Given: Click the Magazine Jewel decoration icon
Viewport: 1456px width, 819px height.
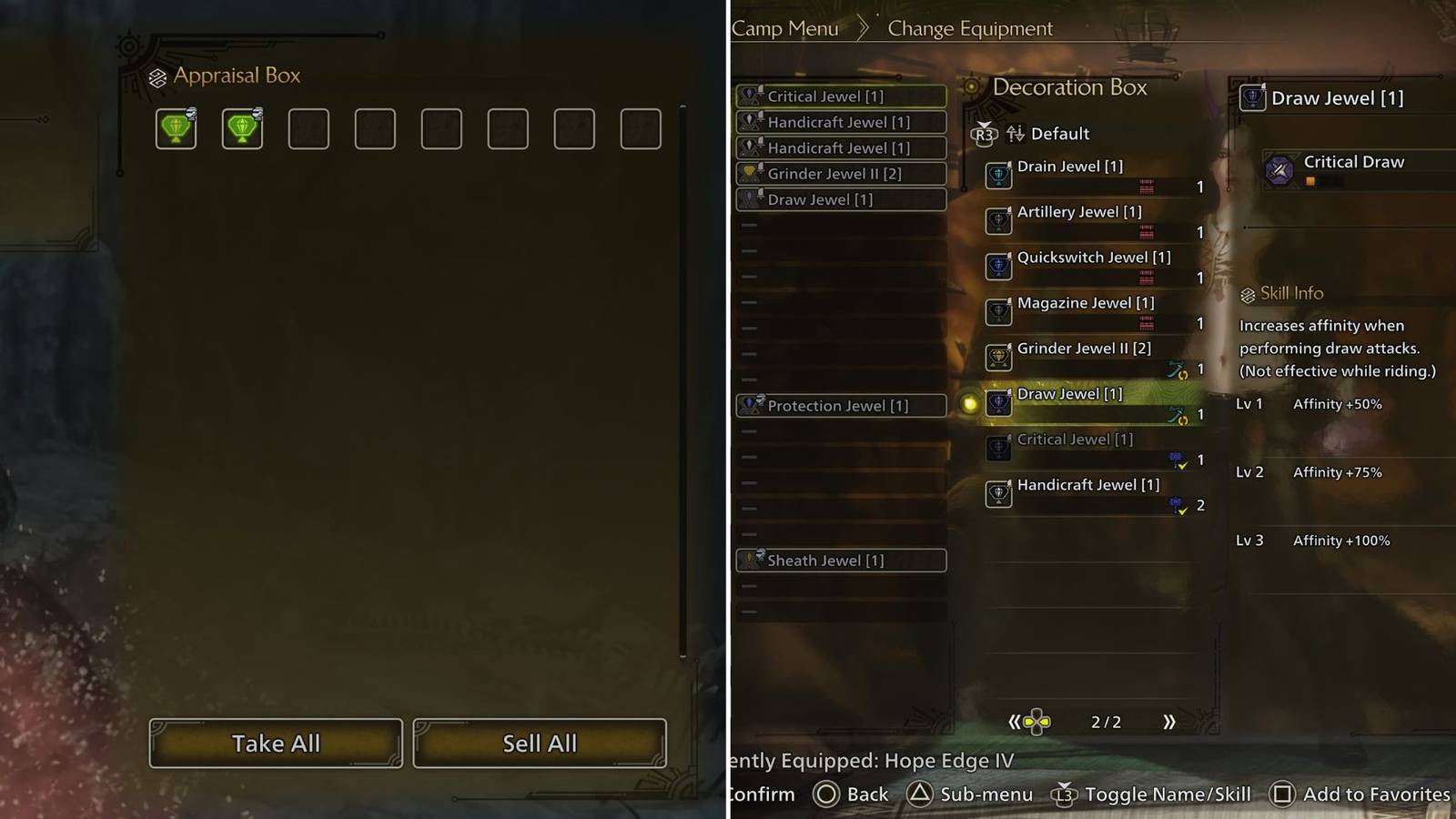Looking at the screenshot, I should (998, 312).
